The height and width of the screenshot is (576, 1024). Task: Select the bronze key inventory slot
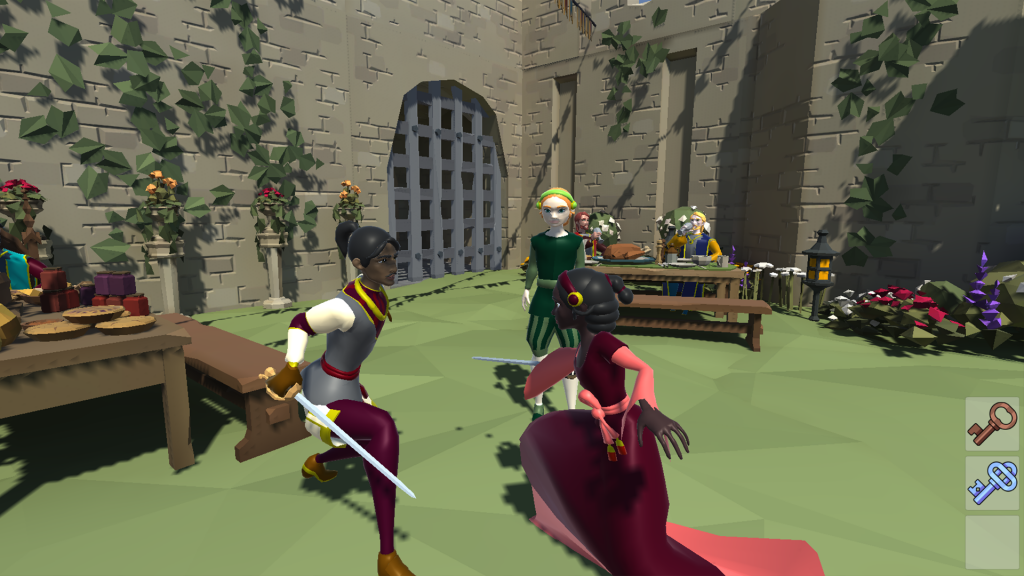click(992, 424)
